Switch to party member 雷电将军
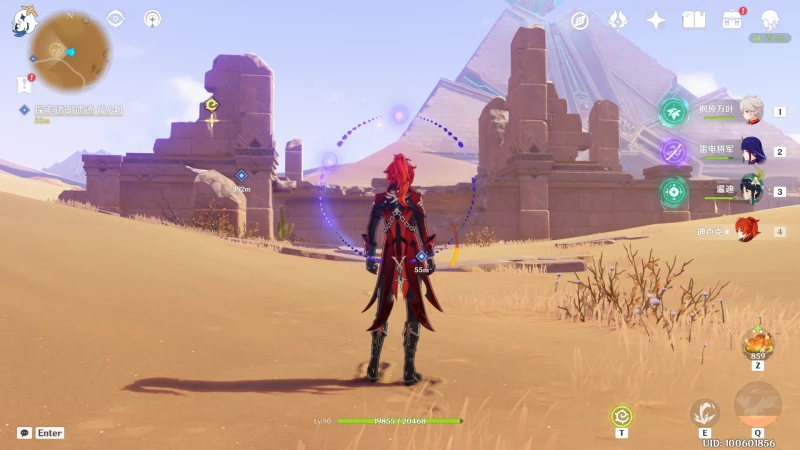The width and height of the screenshot is (800, 450). [752, 152]
